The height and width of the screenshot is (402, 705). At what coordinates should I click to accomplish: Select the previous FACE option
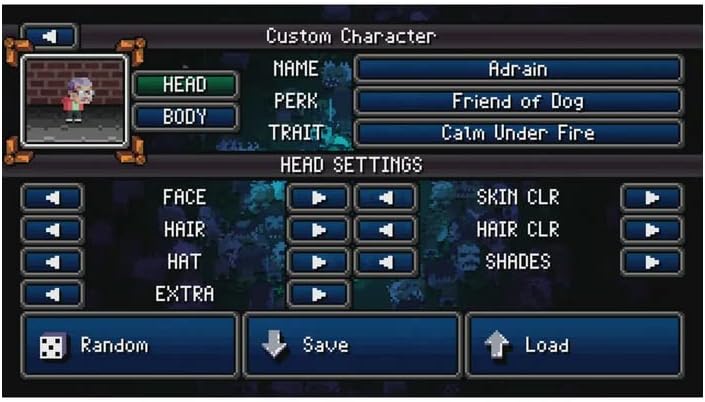point(51,197)
